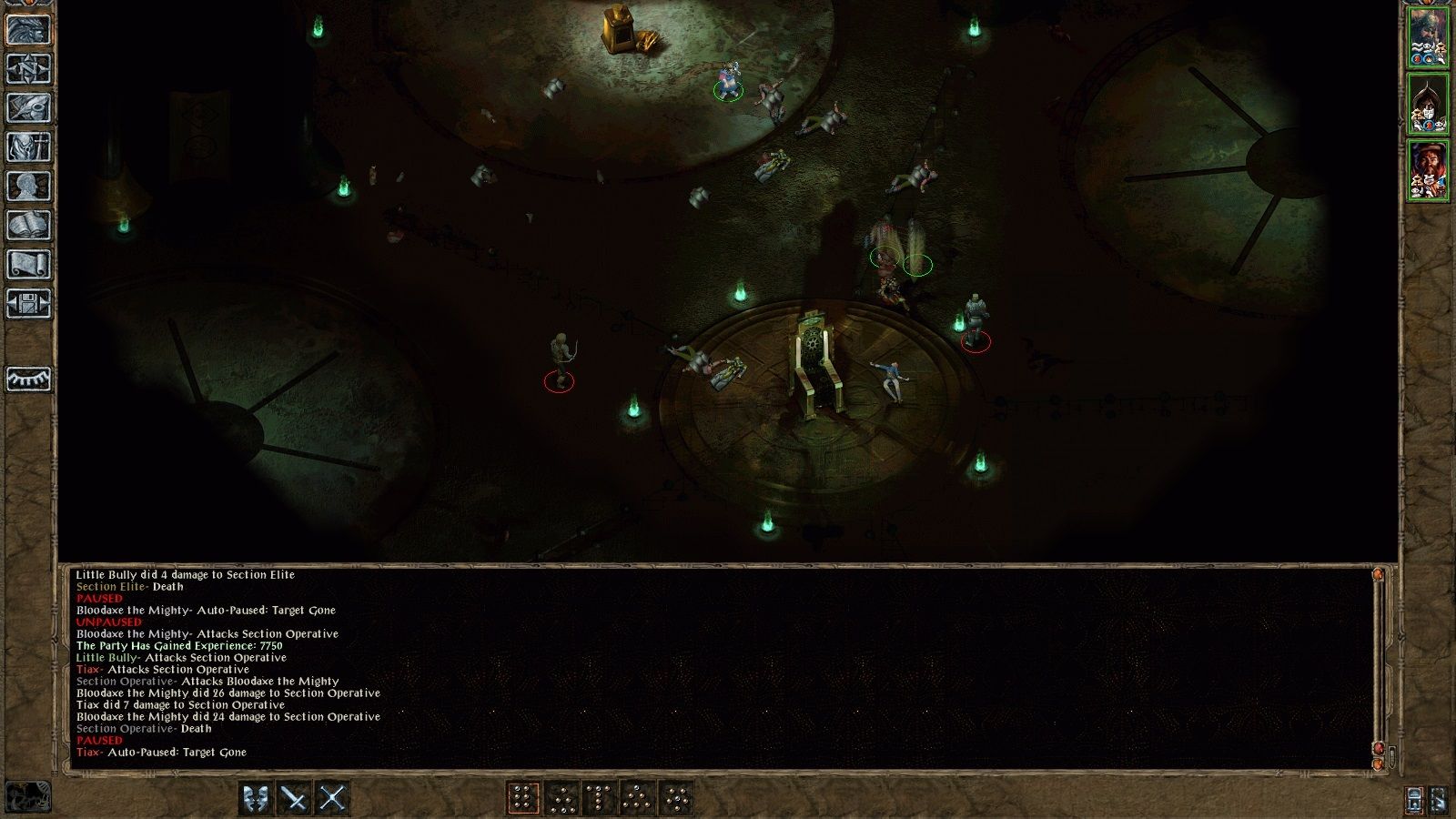Click the closed eye icon in the left sidebar
Screen dimensions: 1456x819
point(28,379)
